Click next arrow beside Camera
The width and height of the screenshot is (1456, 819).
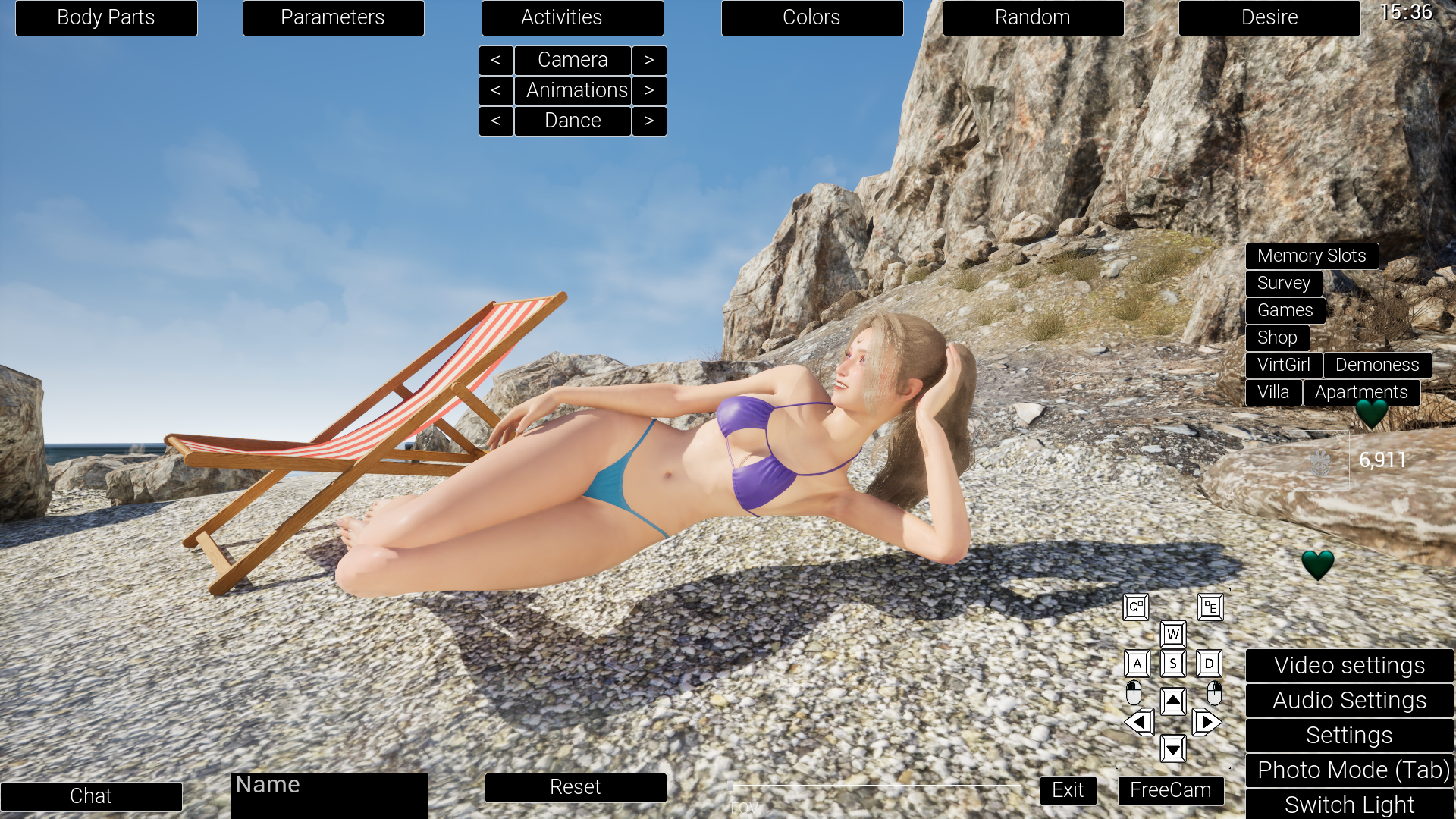649,60
